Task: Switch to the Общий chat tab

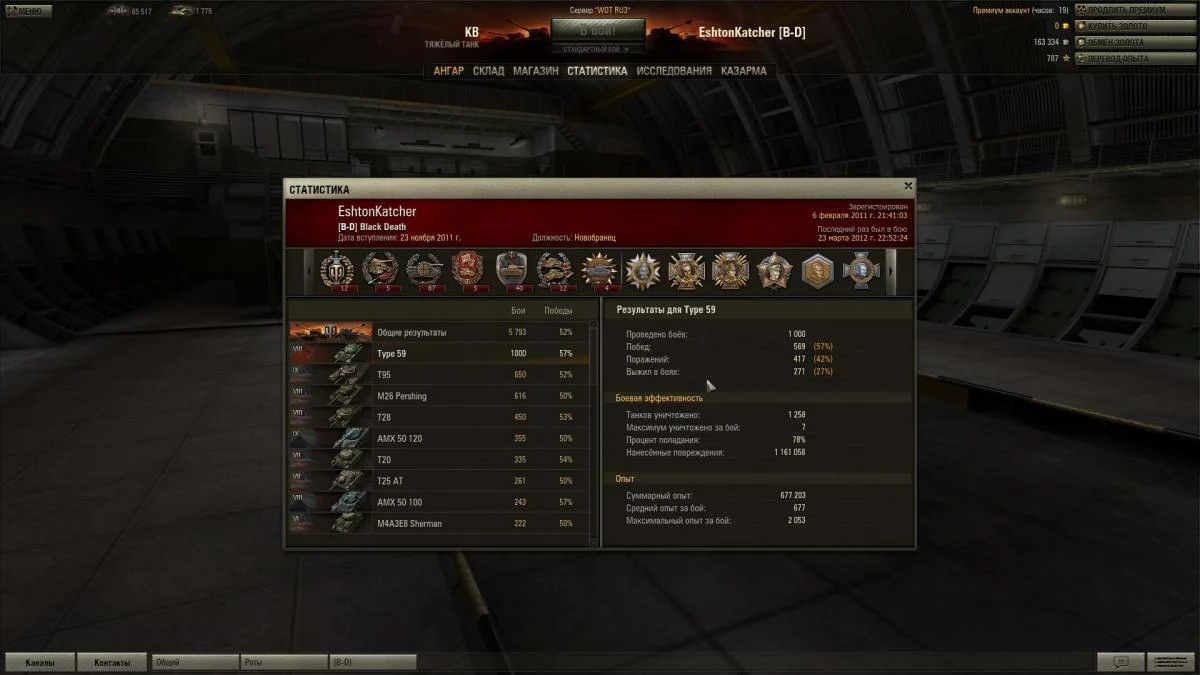Action: pyautogui.click(x=194, y=662)
